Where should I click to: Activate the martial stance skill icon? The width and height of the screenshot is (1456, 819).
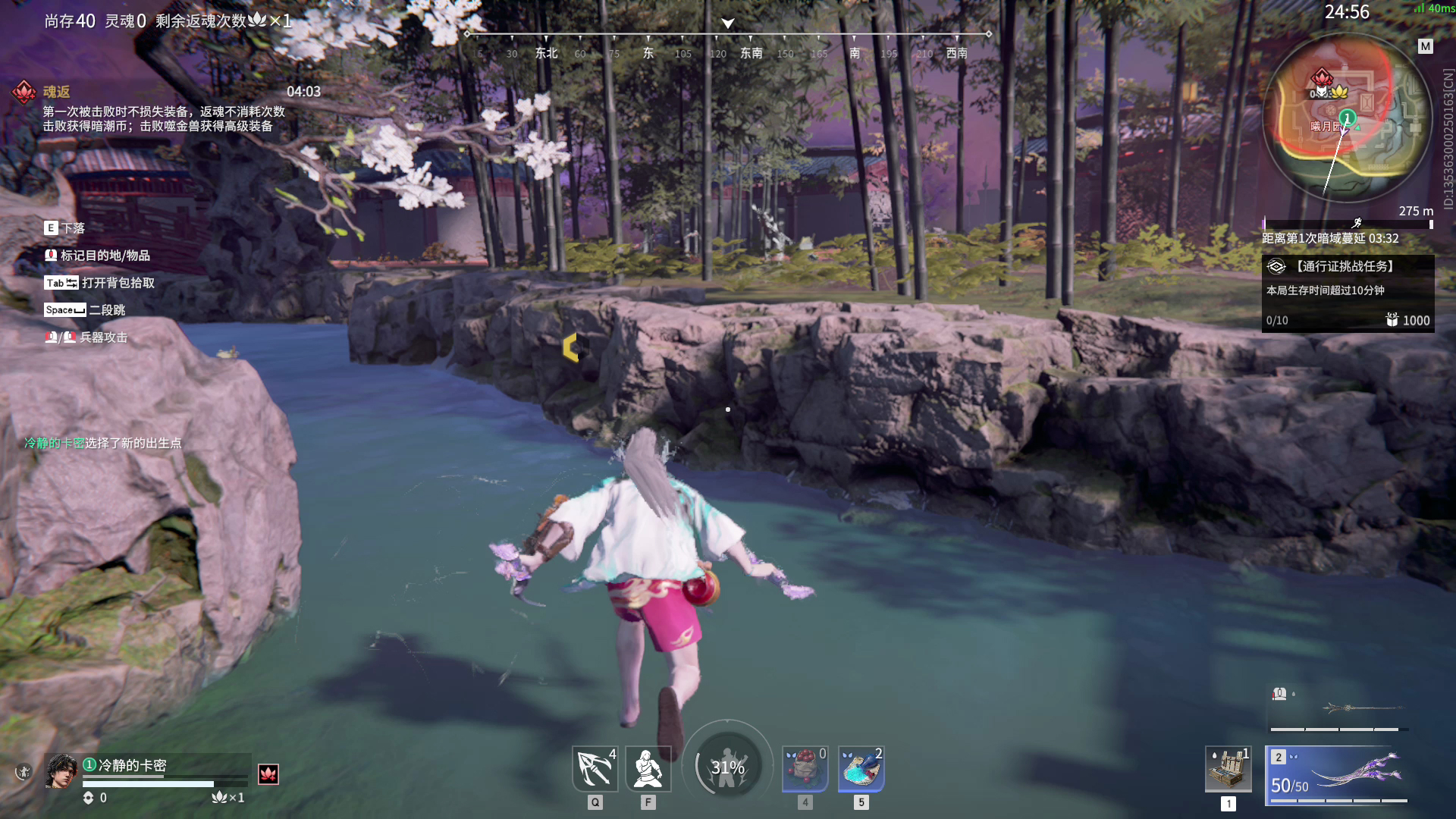648,769
